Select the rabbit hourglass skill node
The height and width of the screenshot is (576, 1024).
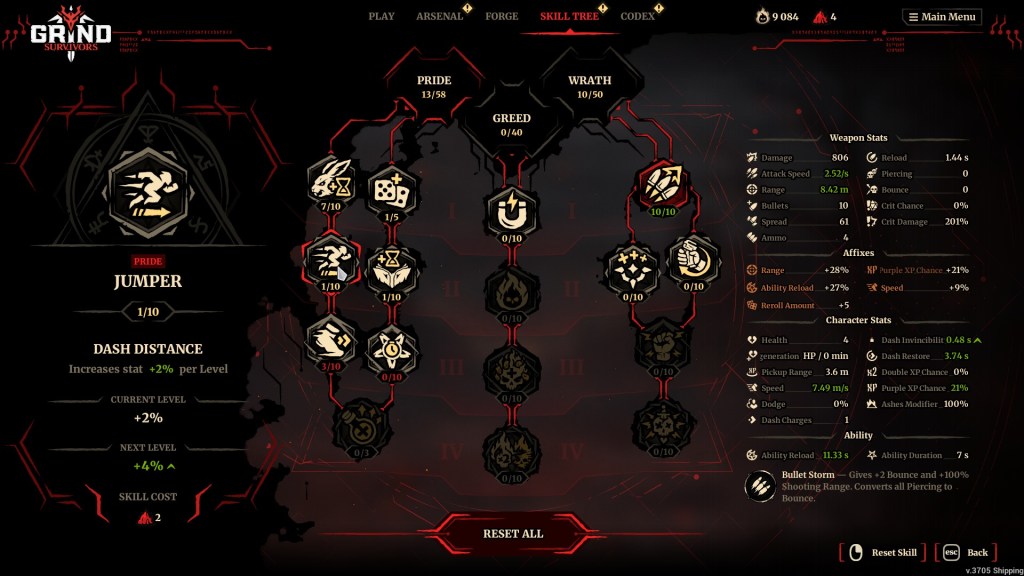[x=332, y=182]
